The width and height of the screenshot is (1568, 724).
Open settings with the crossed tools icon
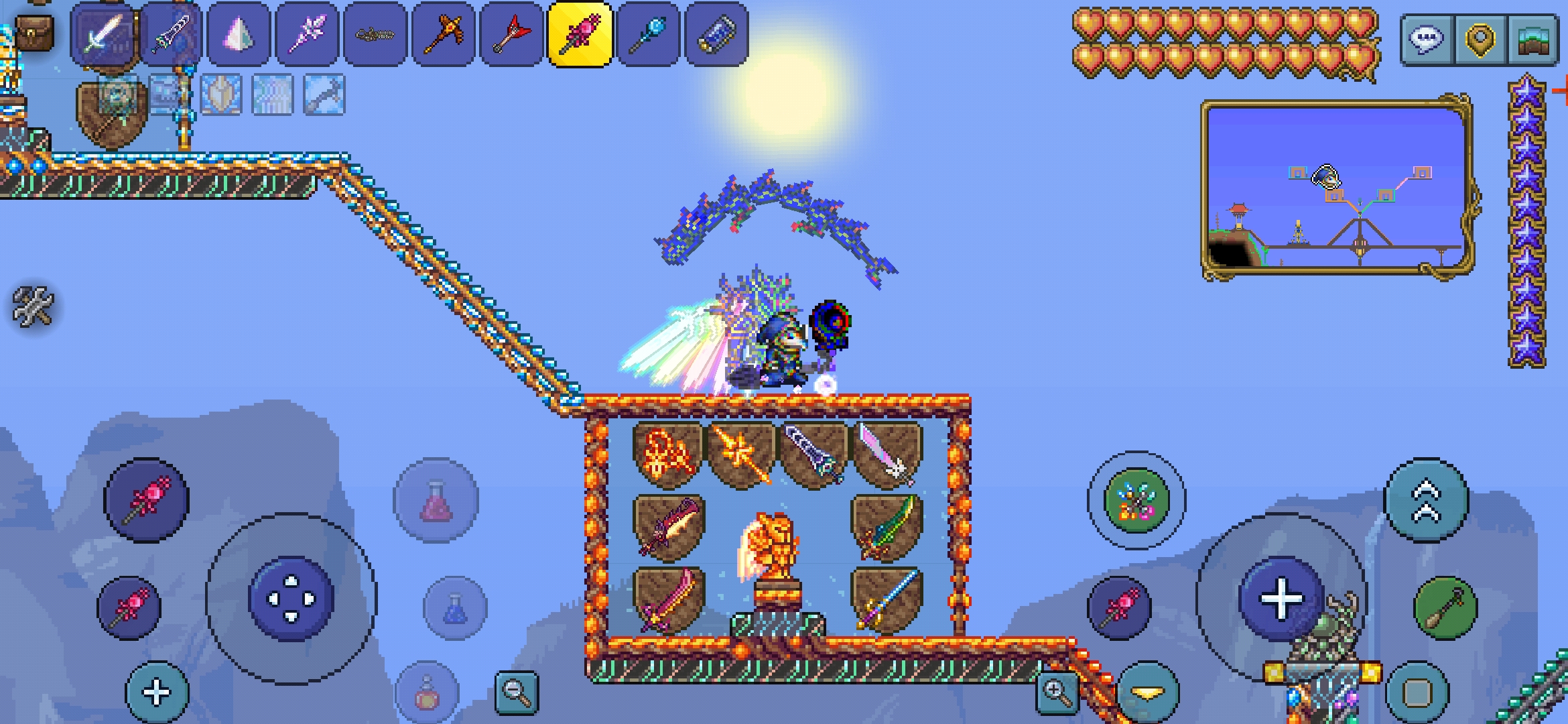(x=32, y=307)
